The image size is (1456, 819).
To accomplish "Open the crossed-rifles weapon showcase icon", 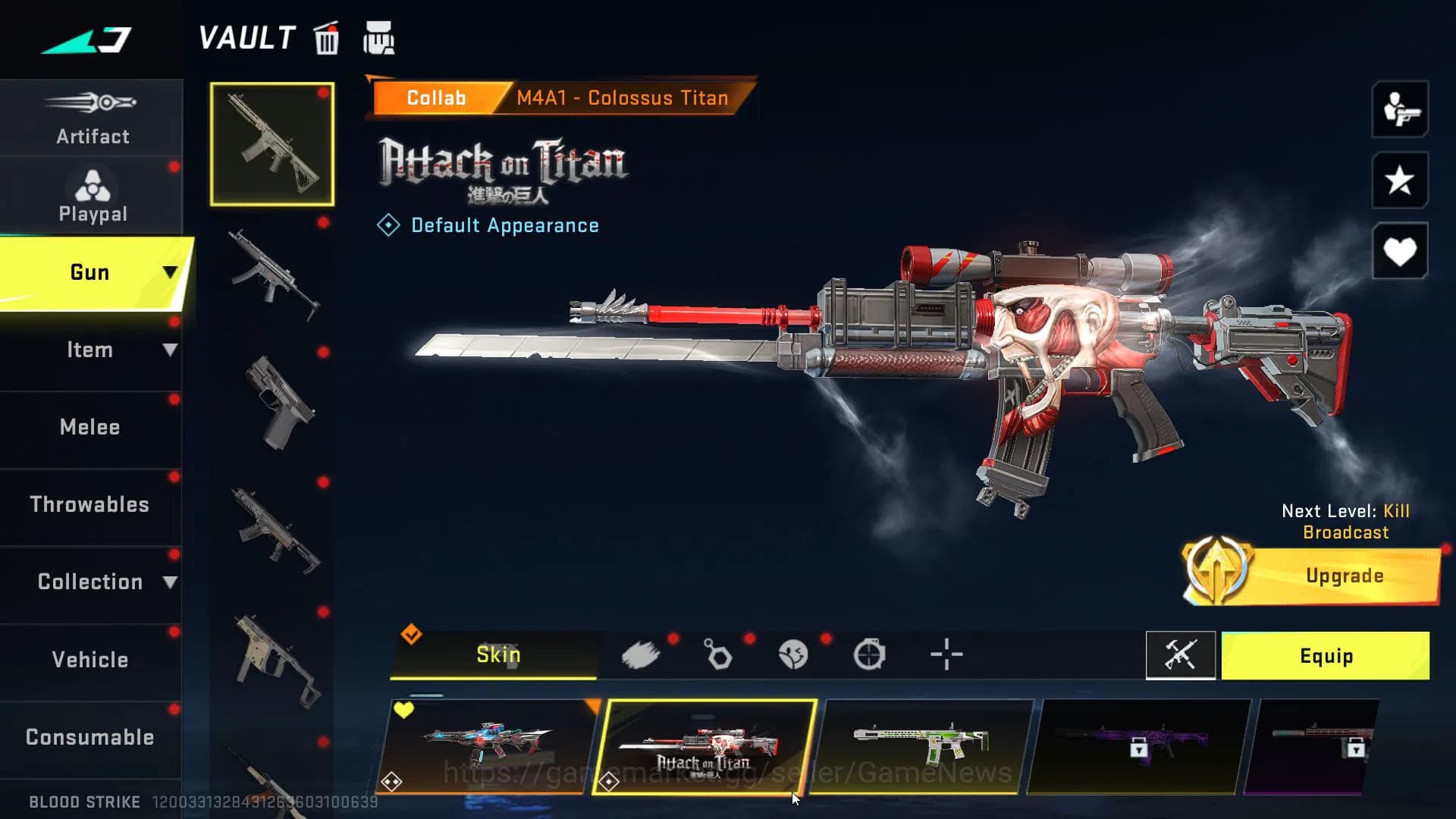I will coord(1181,656).
